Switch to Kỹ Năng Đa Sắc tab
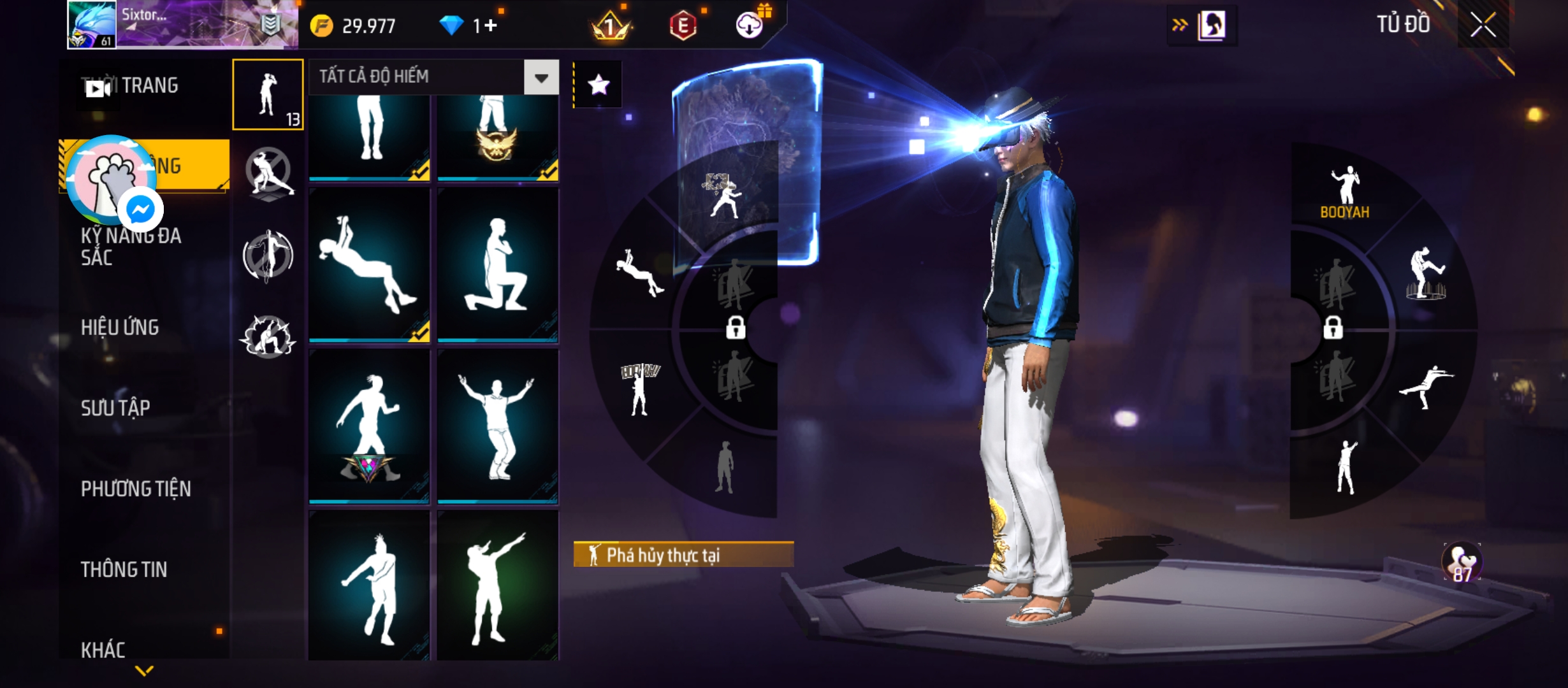Viewport: 1568px width, 688px height. (131, 247)
